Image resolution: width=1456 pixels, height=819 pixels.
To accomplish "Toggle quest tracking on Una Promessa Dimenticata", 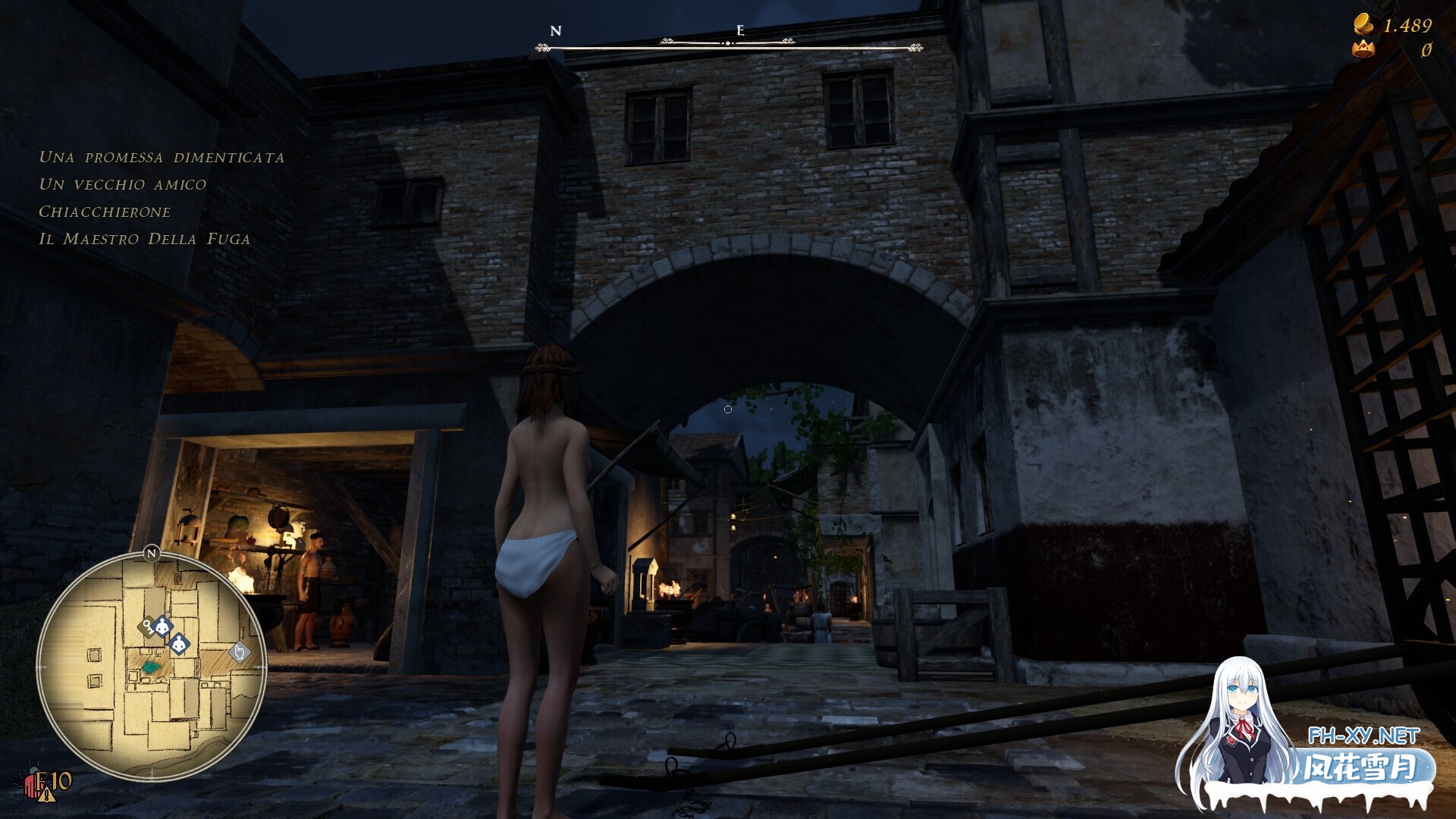I will coord(162,158).
